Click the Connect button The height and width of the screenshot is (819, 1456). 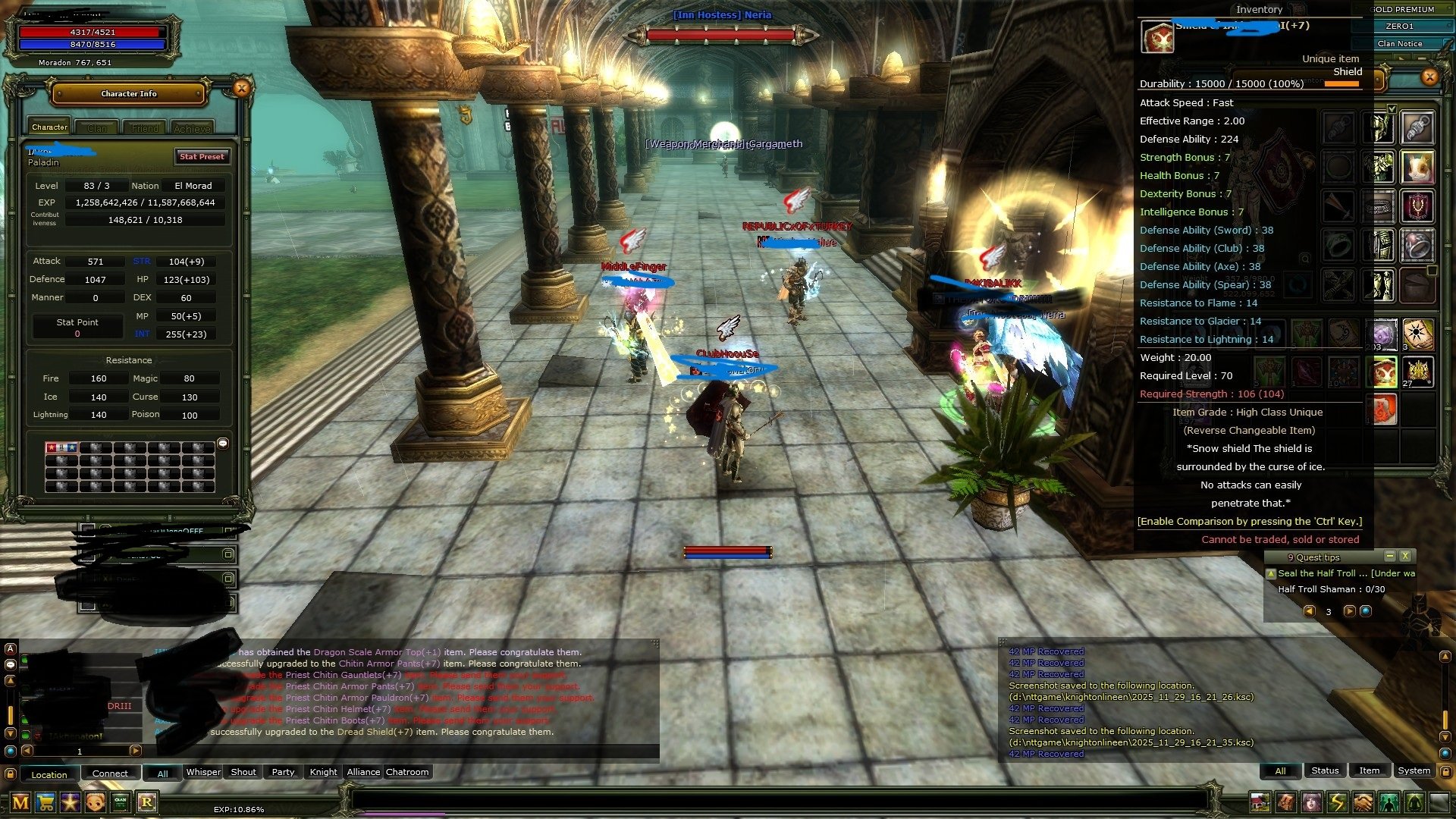(110, 773)
